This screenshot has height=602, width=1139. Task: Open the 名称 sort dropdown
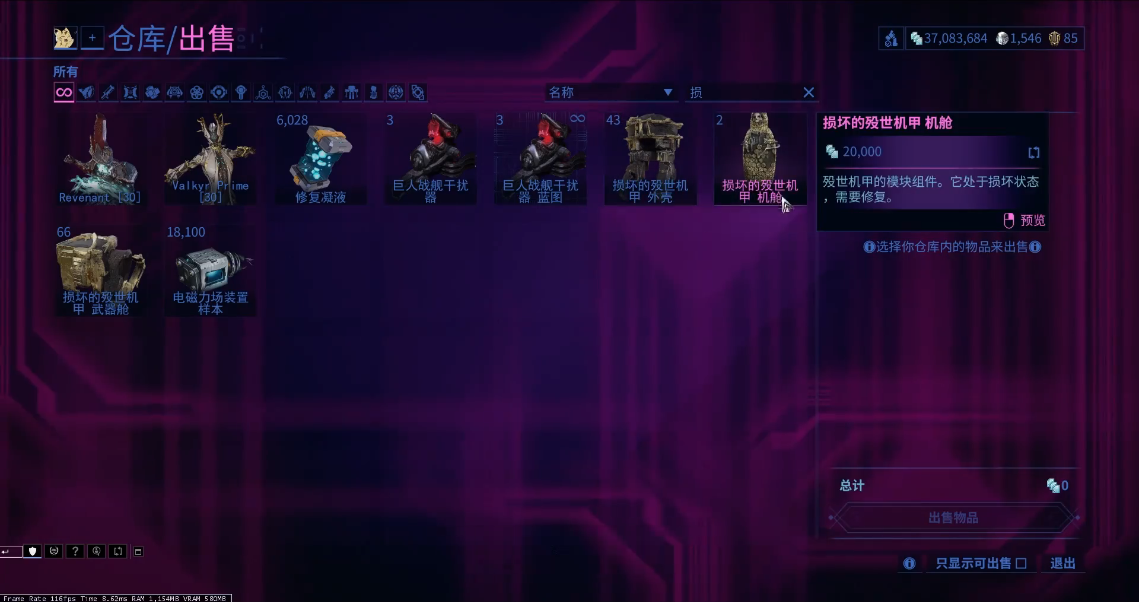(611, 92)
